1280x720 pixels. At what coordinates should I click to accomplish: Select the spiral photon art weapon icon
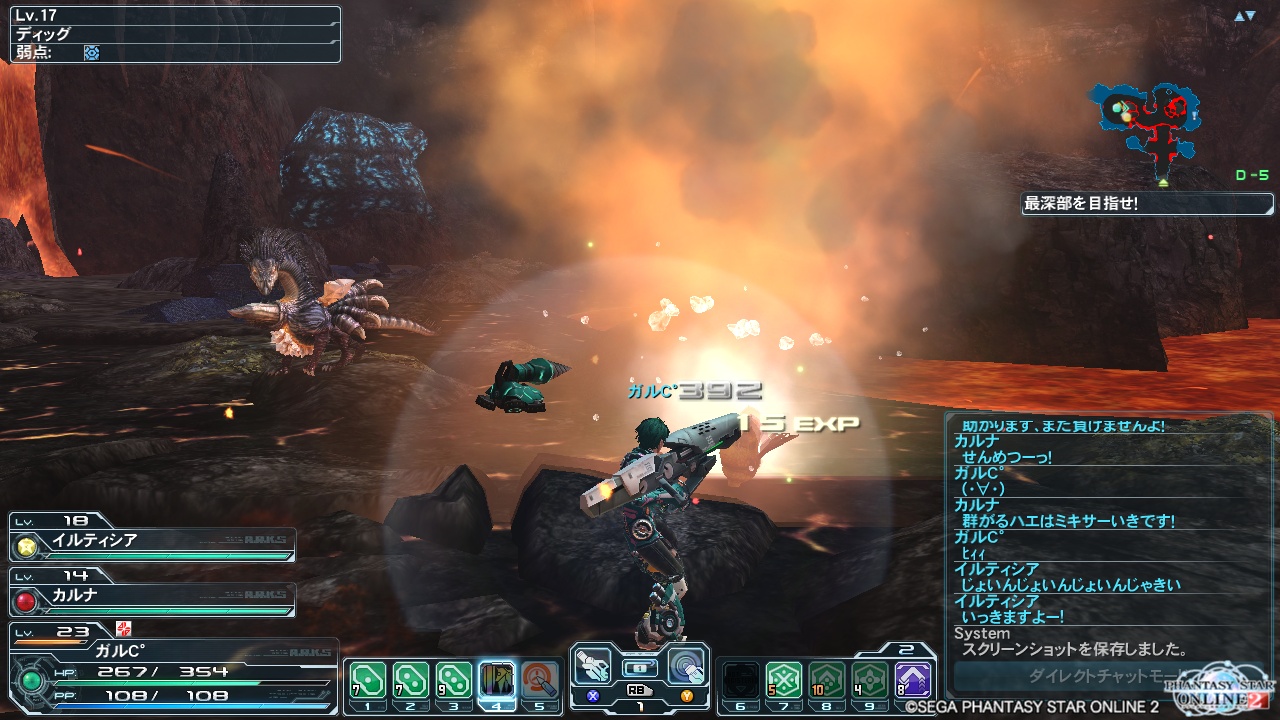[x=686, y=664]
